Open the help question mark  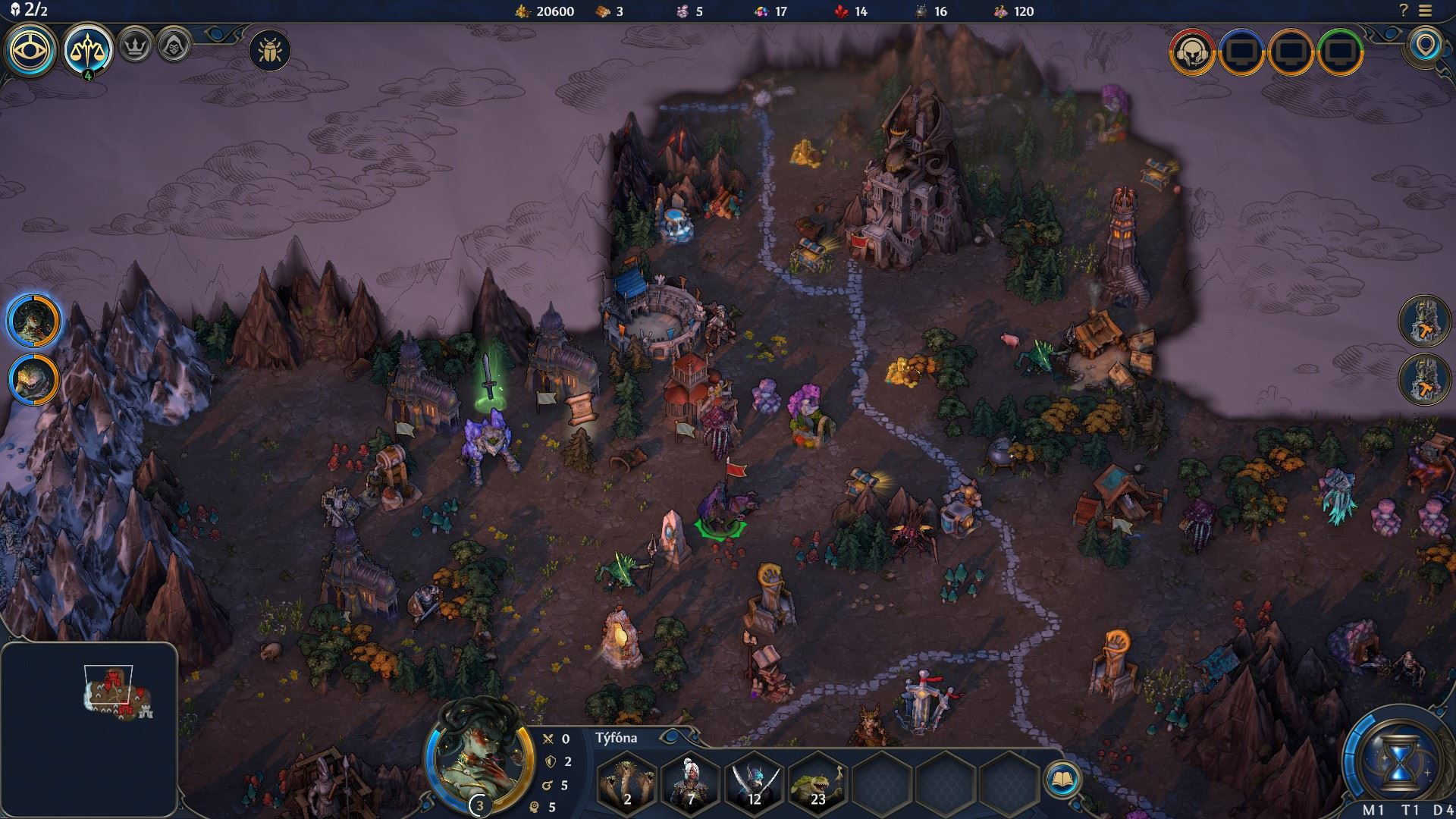tap(1404, 11)
